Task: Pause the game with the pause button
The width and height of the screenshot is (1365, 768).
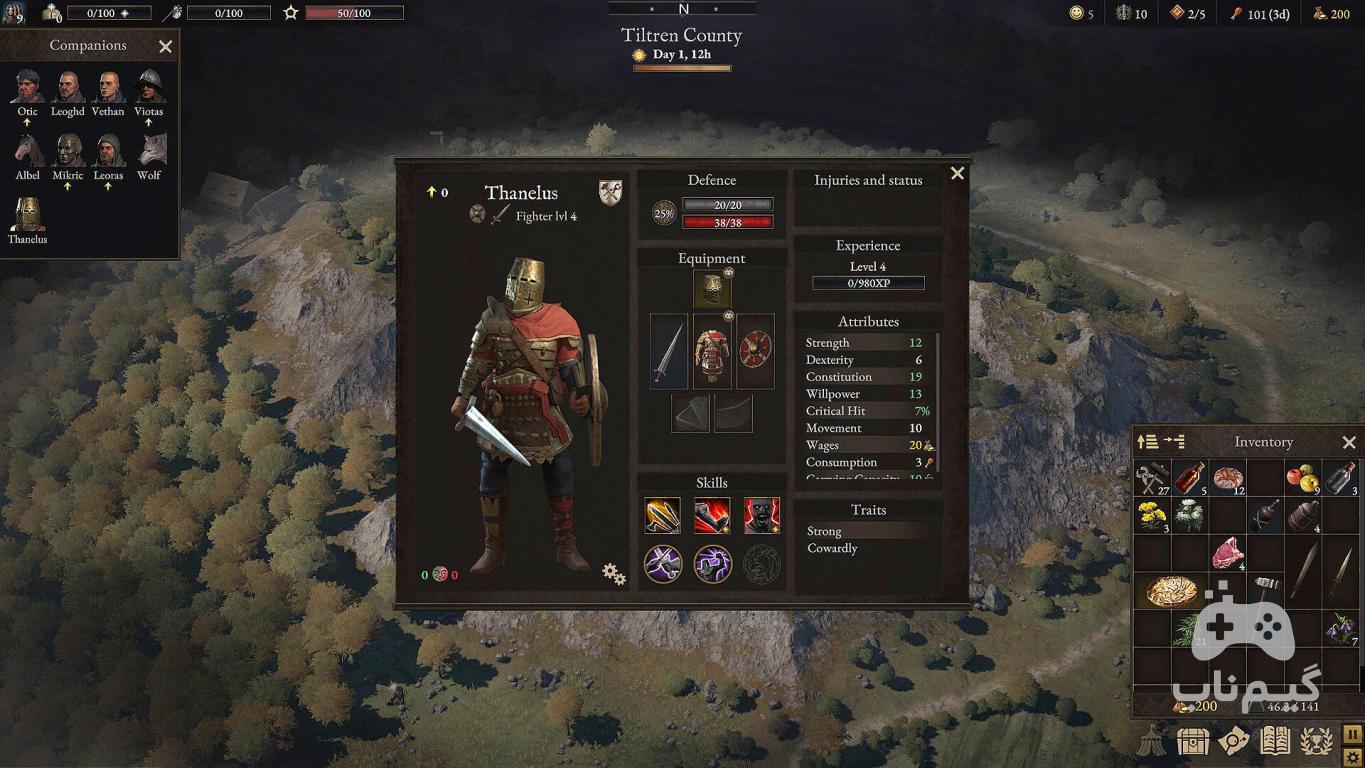Action: pos(1352,735)
